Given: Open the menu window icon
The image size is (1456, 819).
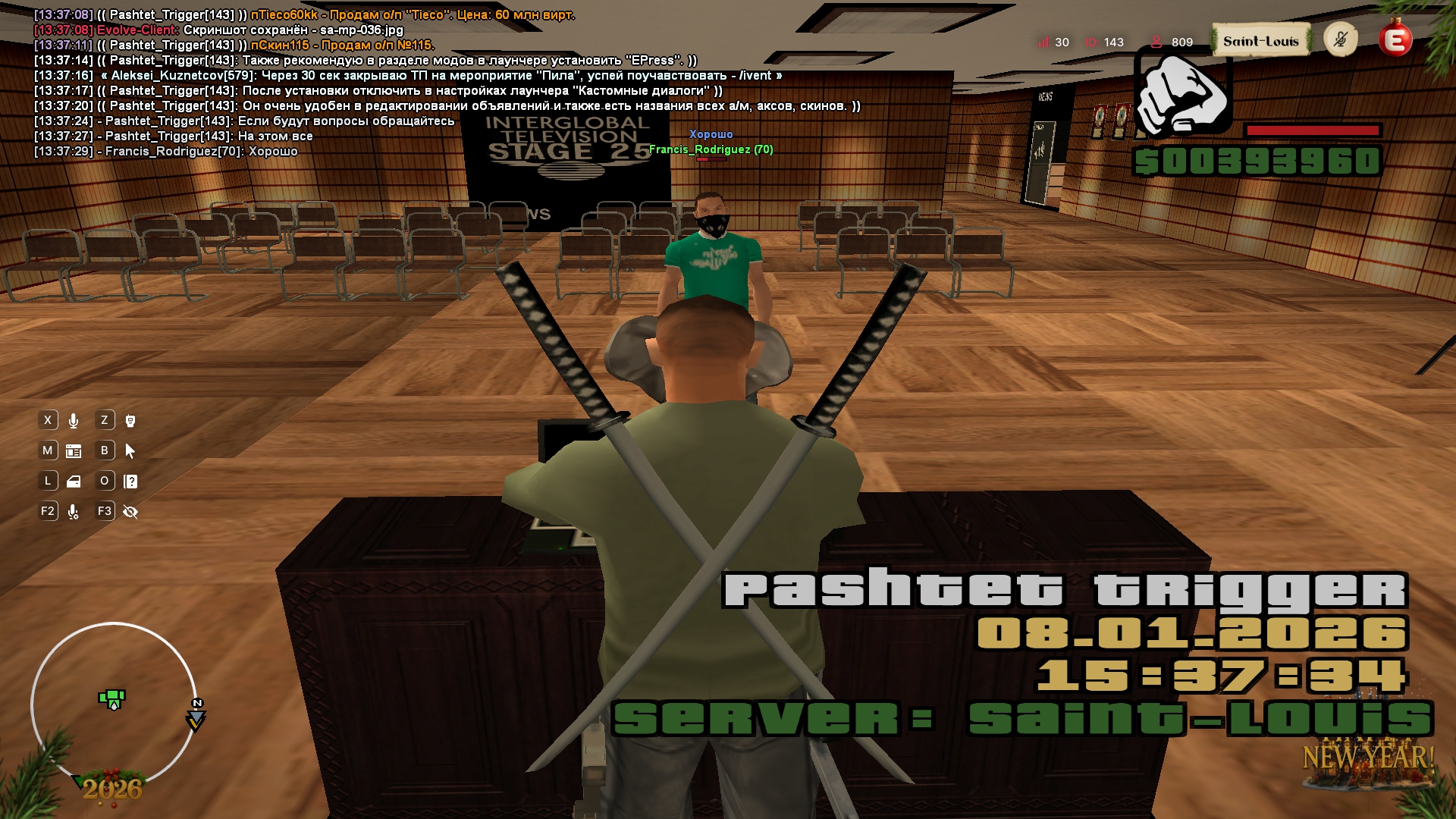Looking at the screenshot, I should 74,451.
